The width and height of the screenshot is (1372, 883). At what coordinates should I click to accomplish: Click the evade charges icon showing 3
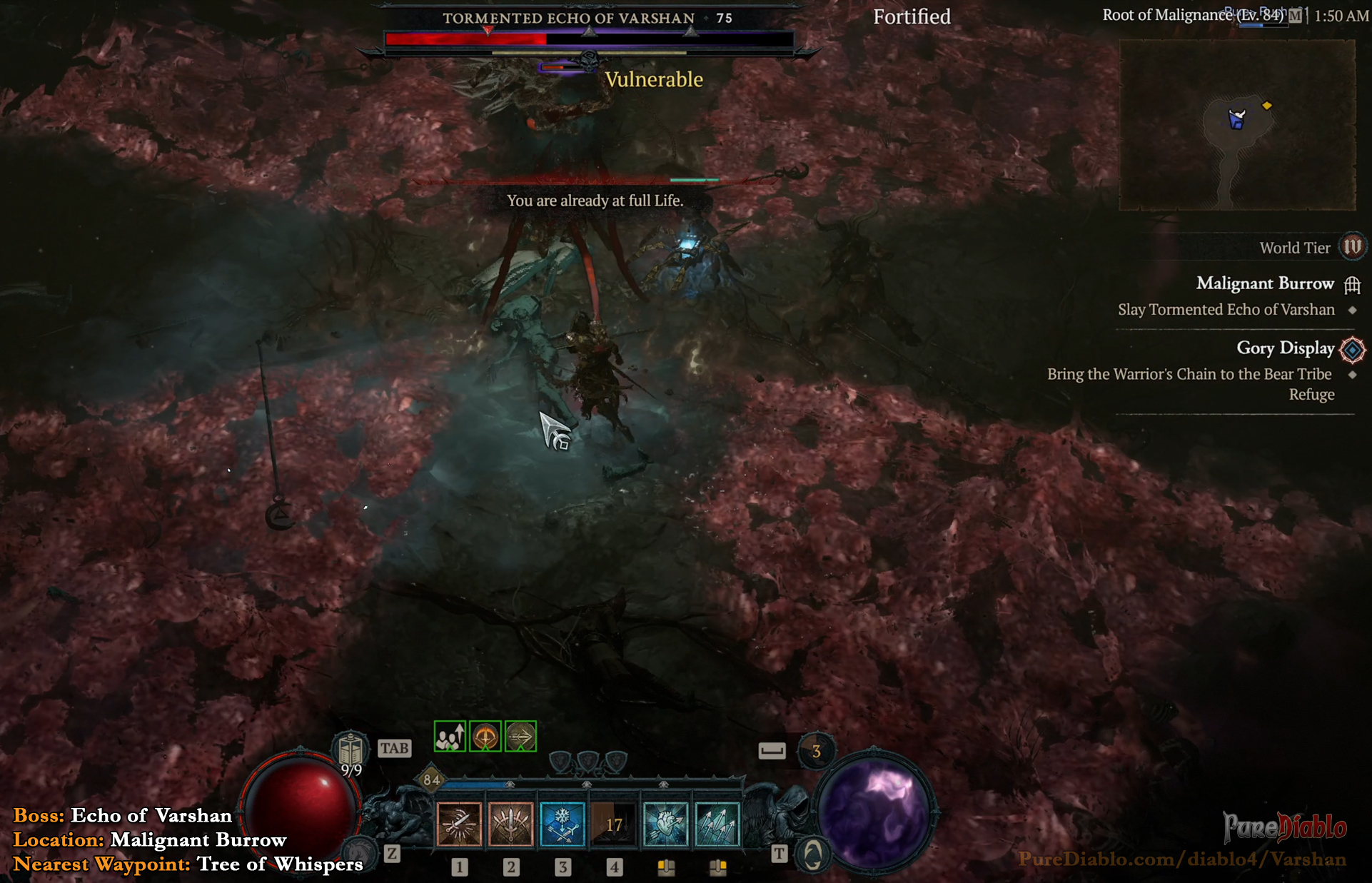(815, 751)
